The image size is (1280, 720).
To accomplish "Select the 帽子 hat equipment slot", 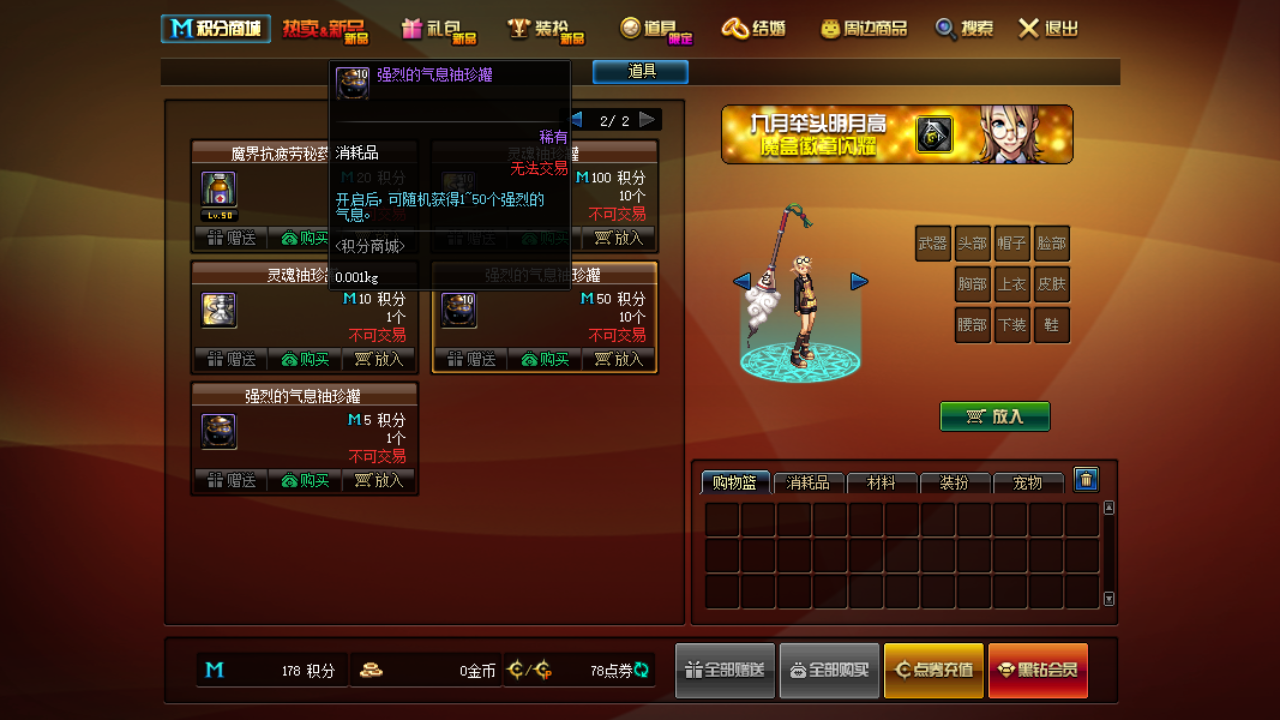I will [1012, 243].
